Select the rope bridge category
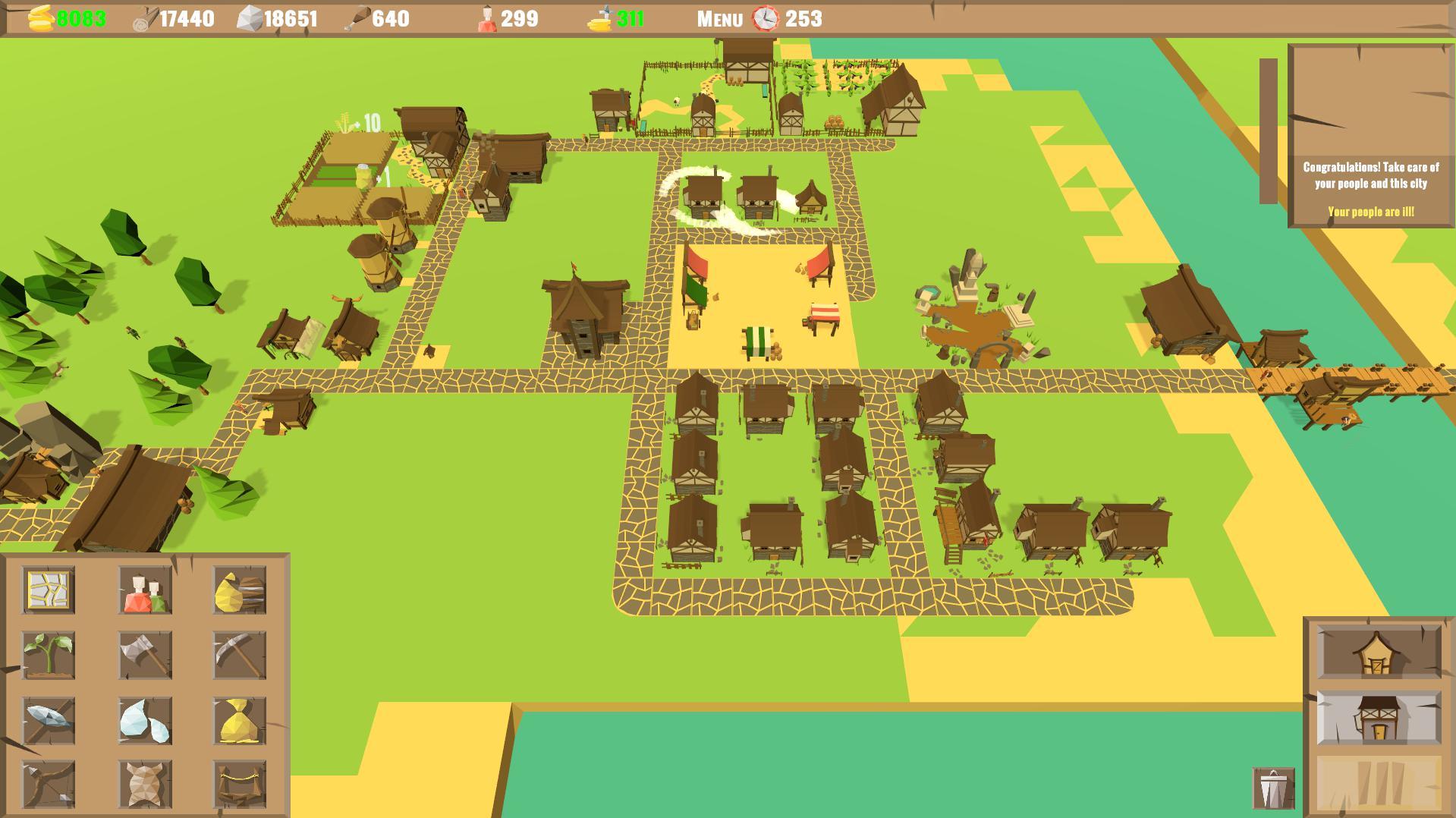Viewport: 1456px width, 818px height. [239, 784]
